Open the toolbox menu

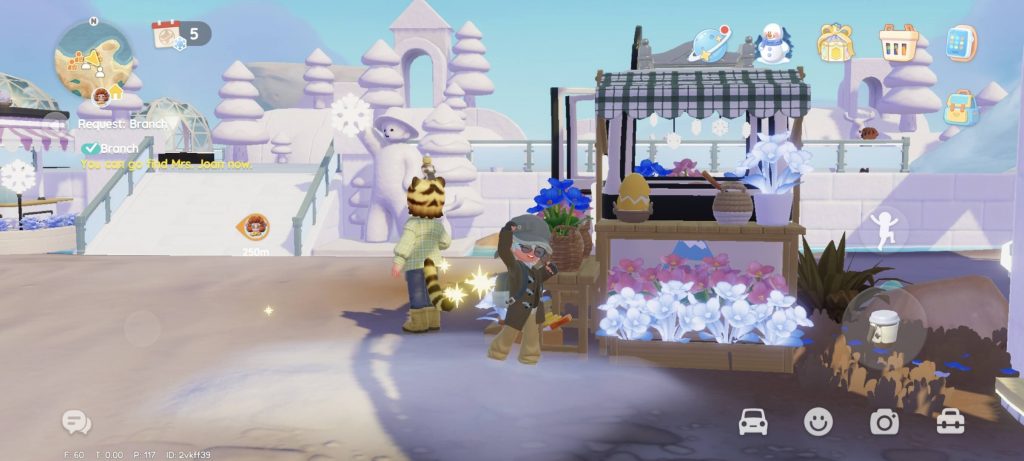(950, 422)
